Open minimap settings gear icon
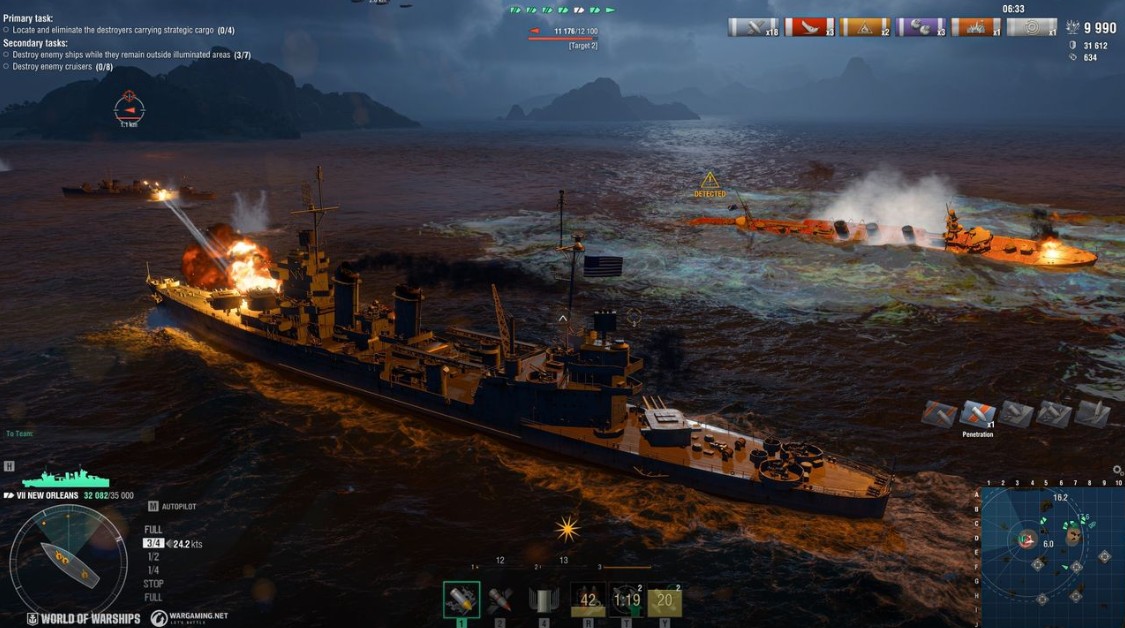The image size is (1125, 628). (x=1117, y=470)
